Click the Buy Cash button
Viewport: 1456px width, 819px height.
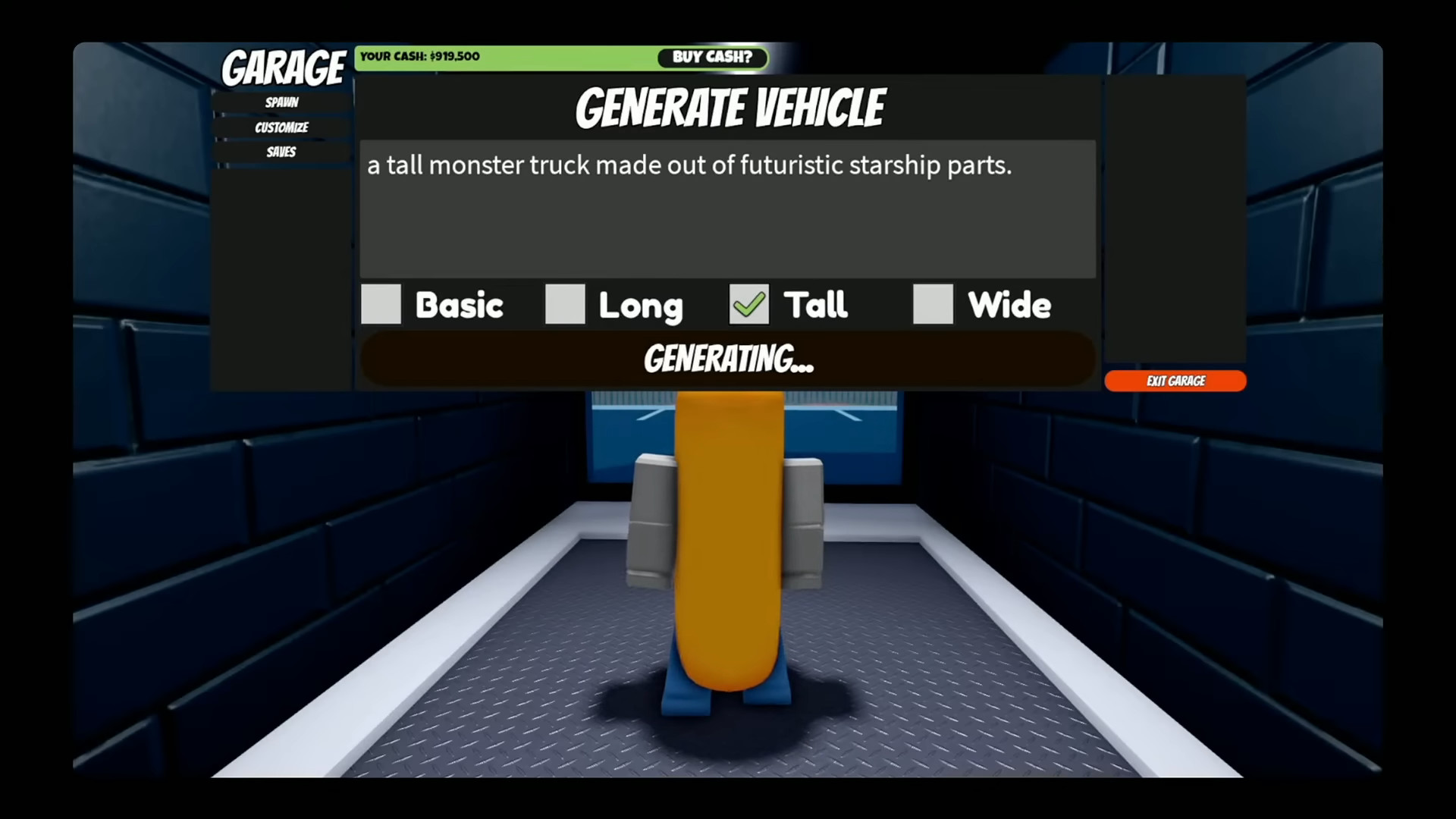tap(711, 58)
